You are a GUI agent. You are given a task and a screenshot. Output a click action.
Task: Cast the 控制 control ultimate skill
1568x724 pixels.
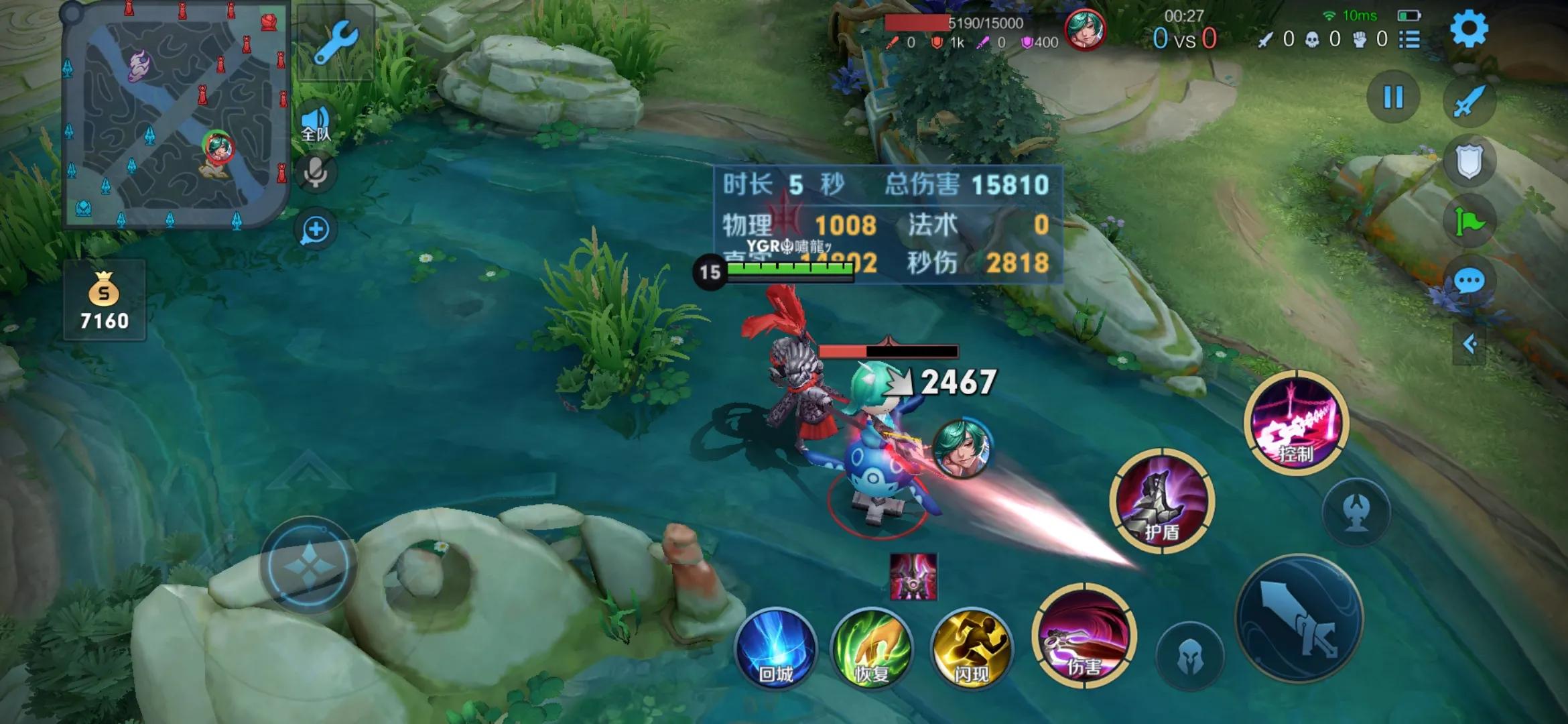coord(1295,423)
